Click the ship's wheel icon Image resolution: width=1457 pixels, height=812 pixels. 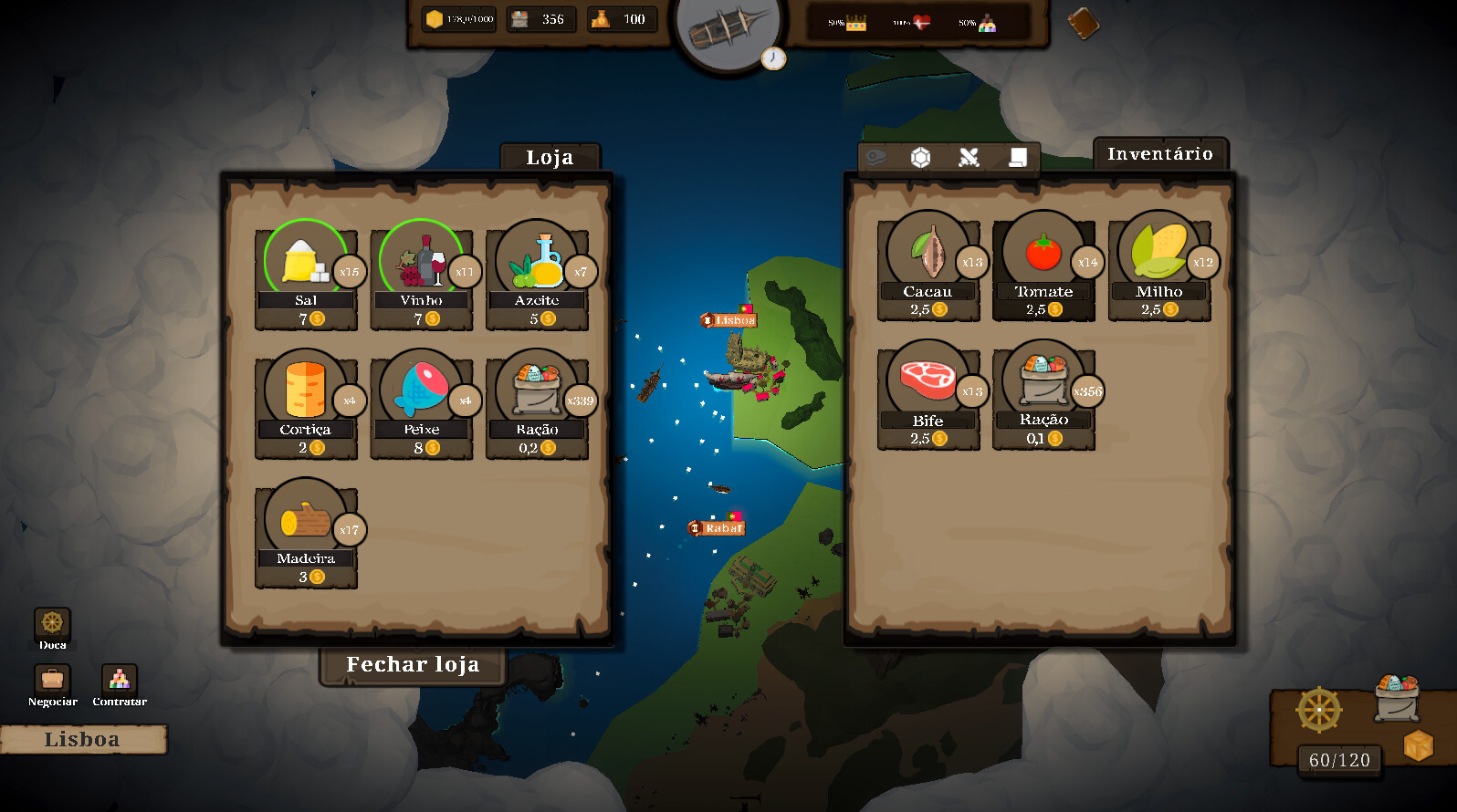[1319, 710]
